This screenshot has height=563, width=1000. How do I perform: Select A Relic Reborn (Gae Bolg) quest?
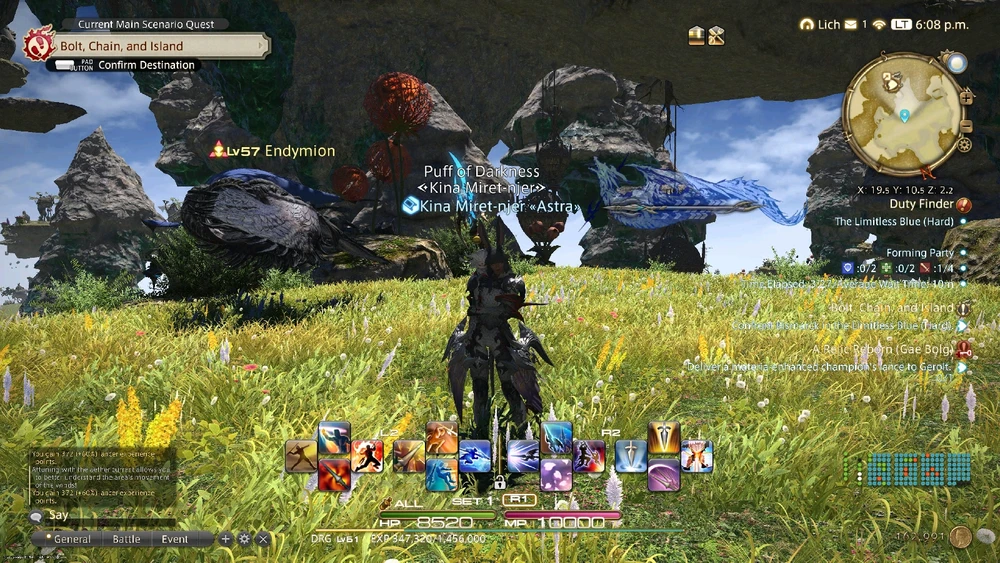point(886,349)
